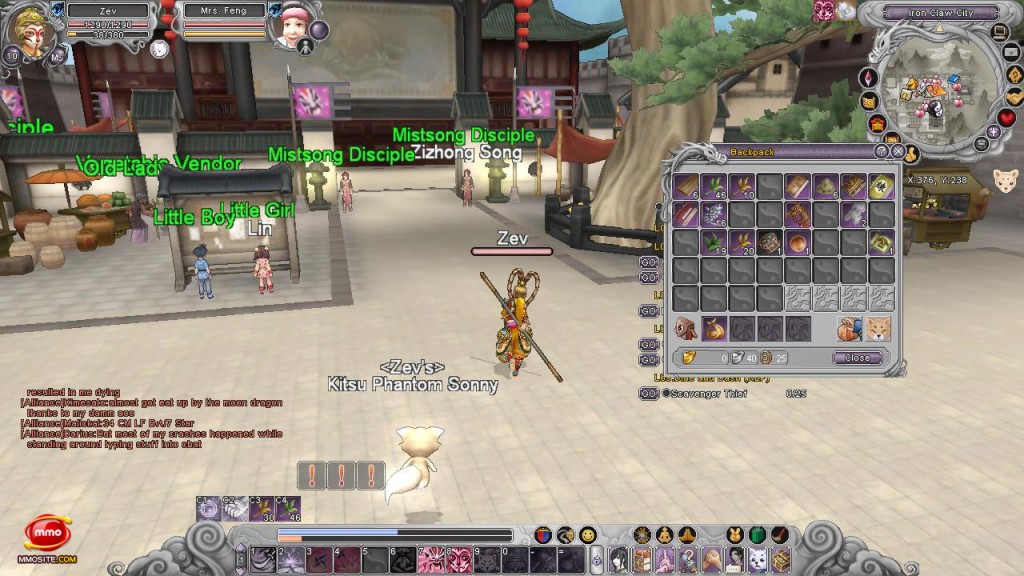Click the handshake icon beside the minimap
1024x576 pixels.
pyautogui.click(x=1013, y=96)
